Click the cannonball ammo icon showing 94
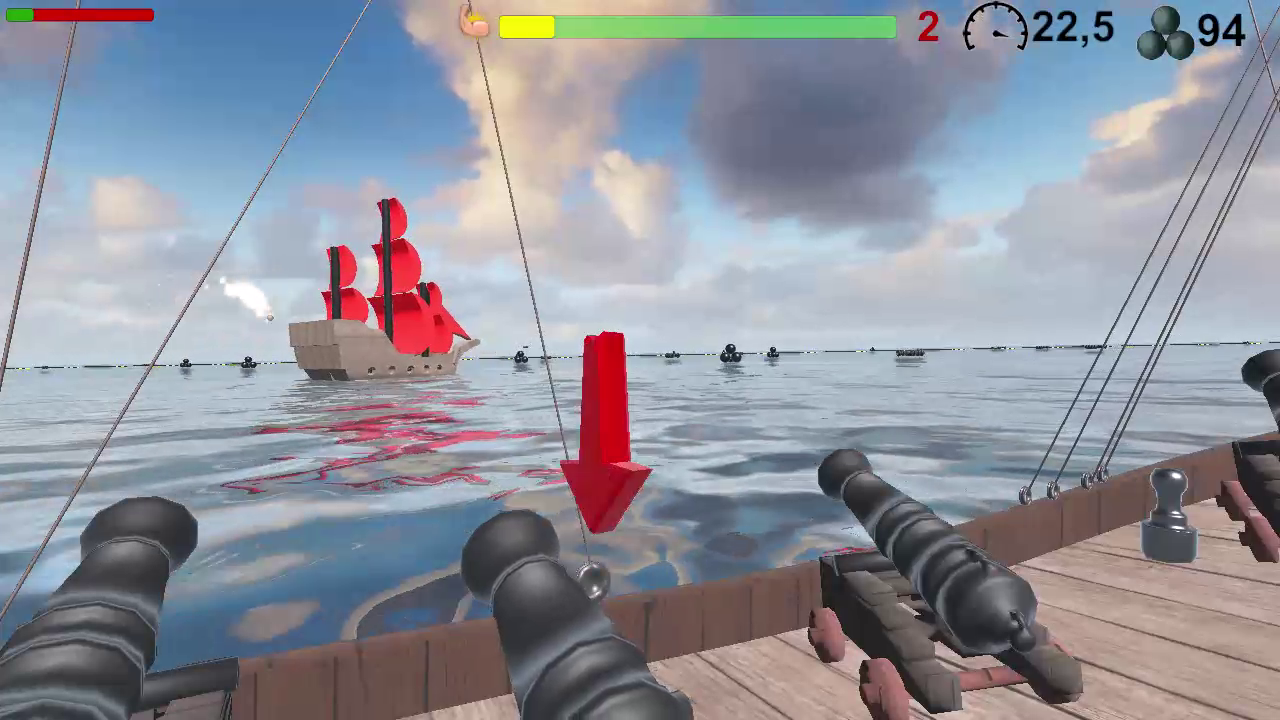 (1167, 31)
